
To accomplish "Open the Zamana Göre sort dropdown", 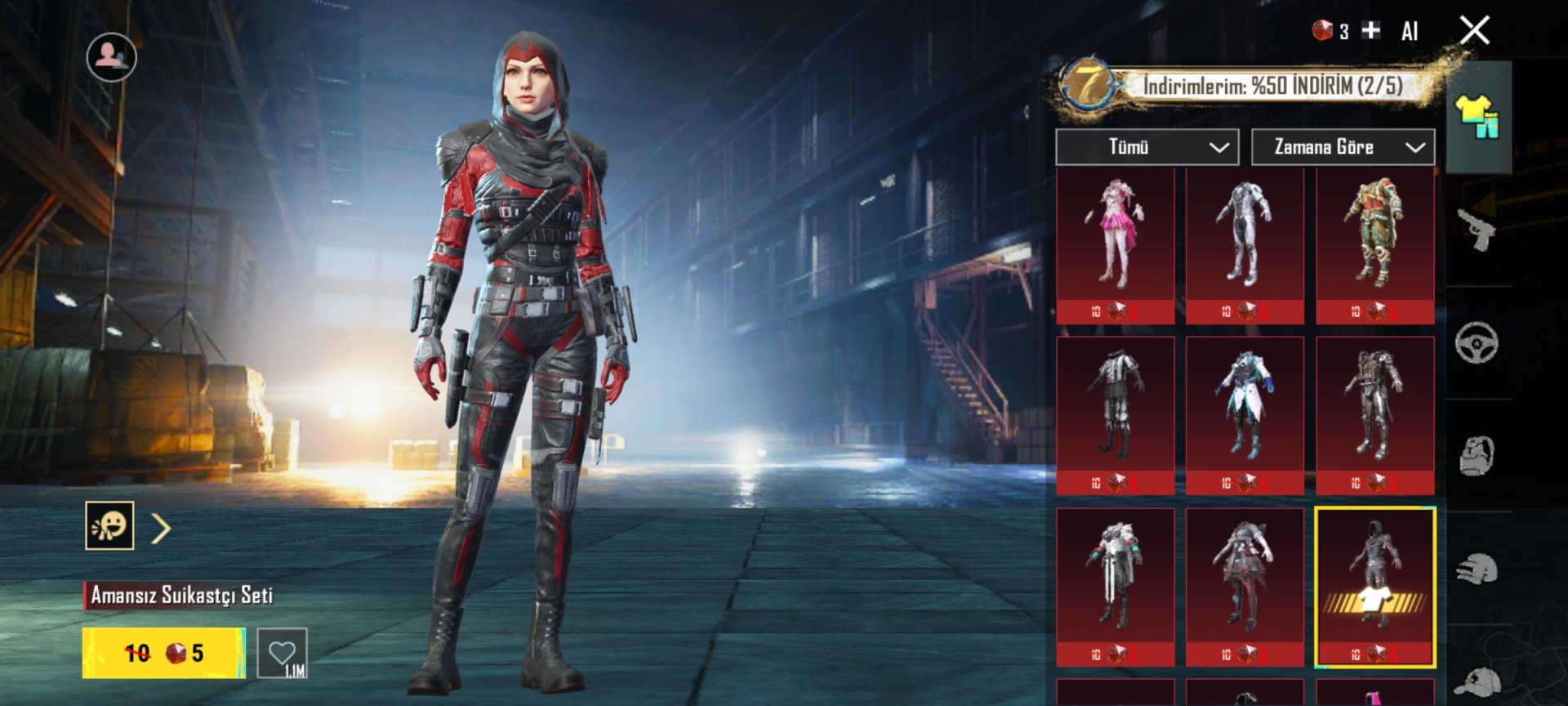I will [1343, 147].
